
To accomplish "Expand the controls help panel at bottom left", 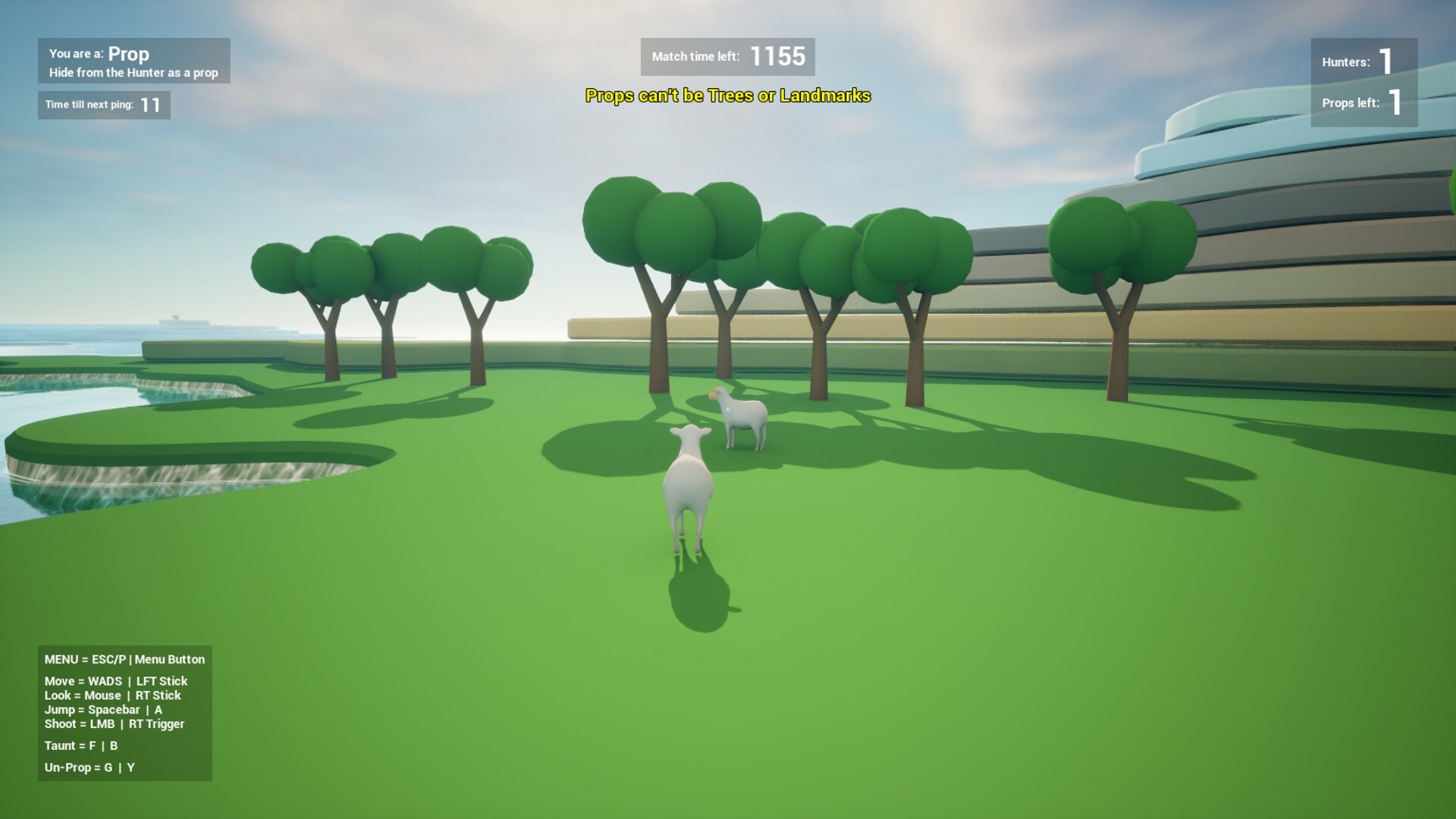I will pos(125,713).
